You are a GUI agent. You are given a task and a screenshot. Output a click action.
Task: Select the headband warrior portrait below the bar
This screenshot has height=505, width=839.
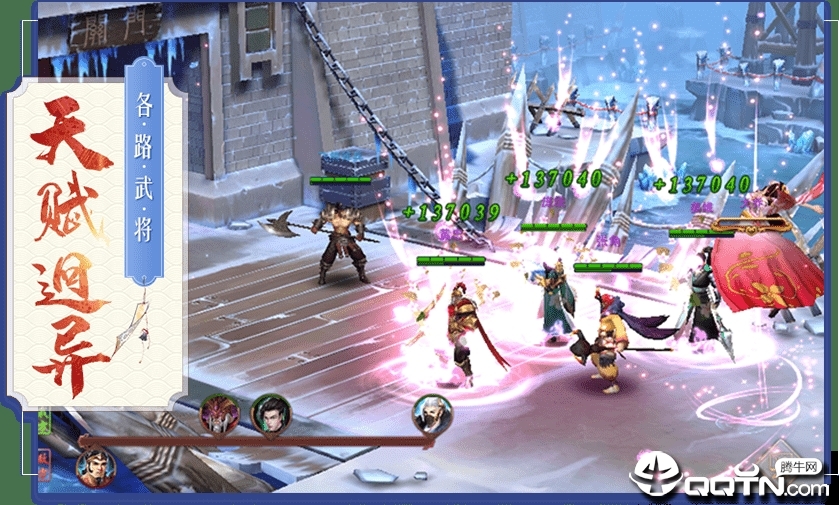click(x=95, y=467)
